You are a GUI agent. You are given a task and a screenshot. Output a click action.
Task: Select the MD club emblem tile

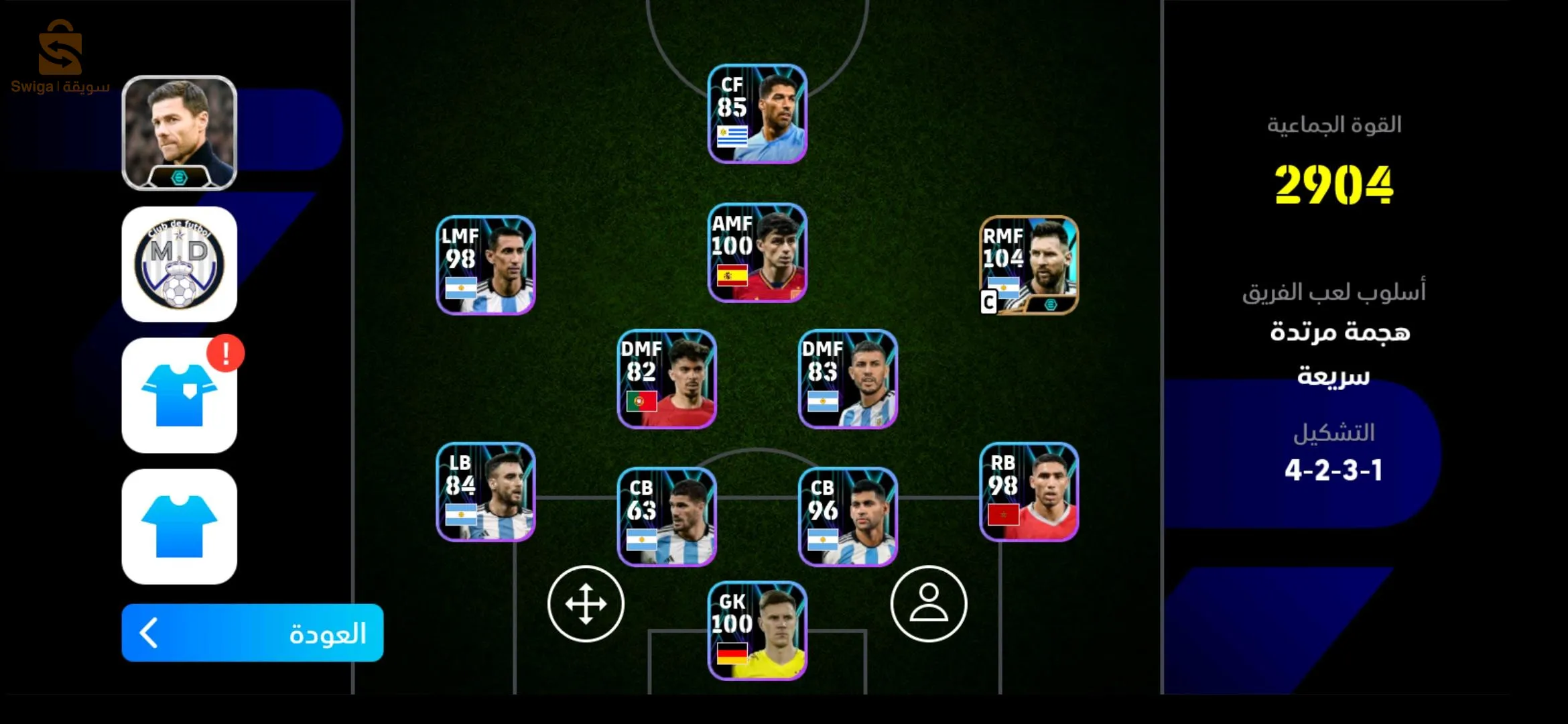click(180, 264)
